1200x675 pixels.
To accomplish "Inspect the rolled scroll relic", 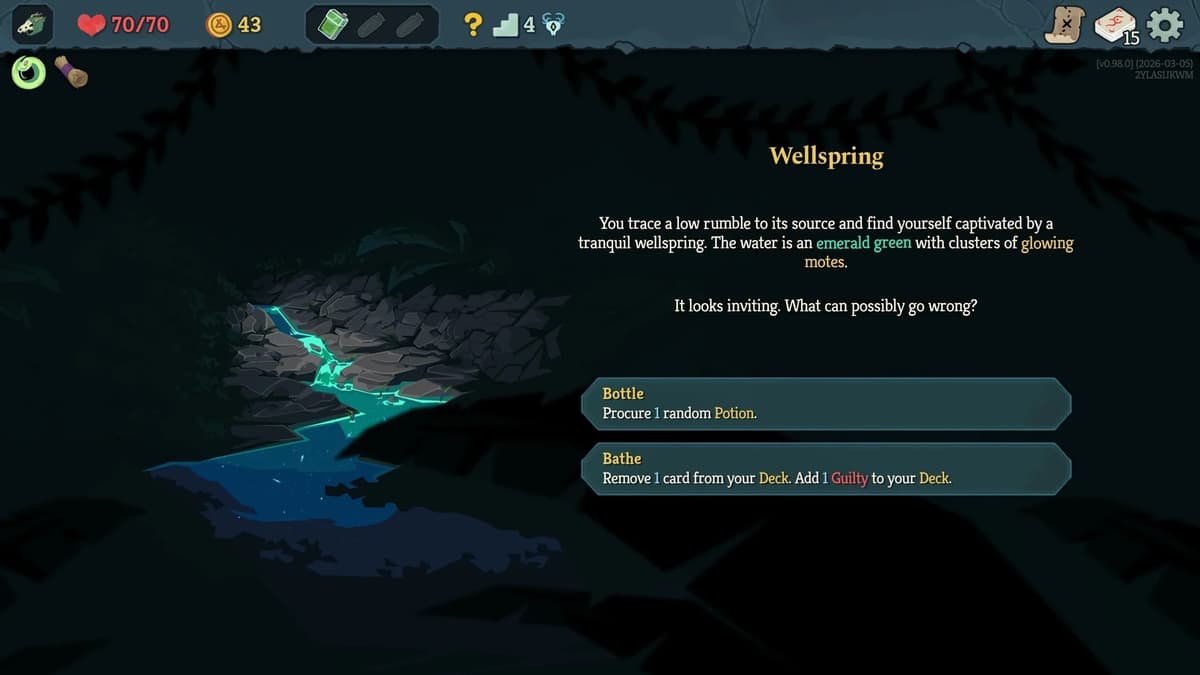I will click(x=71, y=72).
